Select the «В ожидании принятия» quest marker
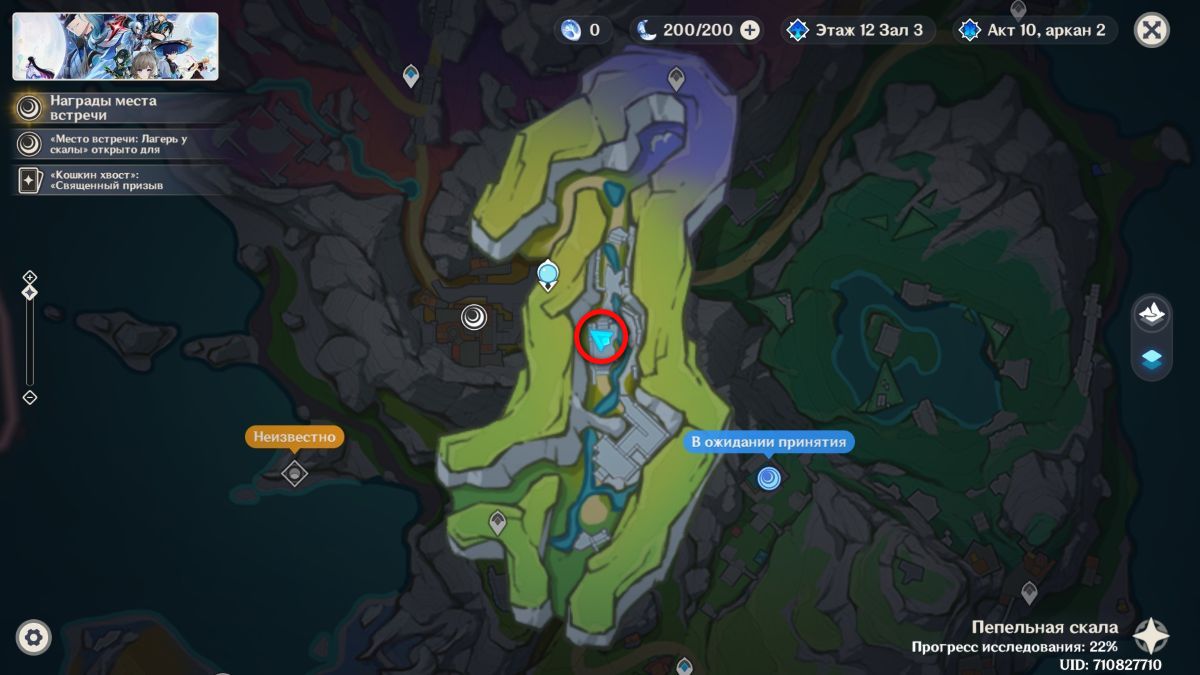 (x=769, y=478)
